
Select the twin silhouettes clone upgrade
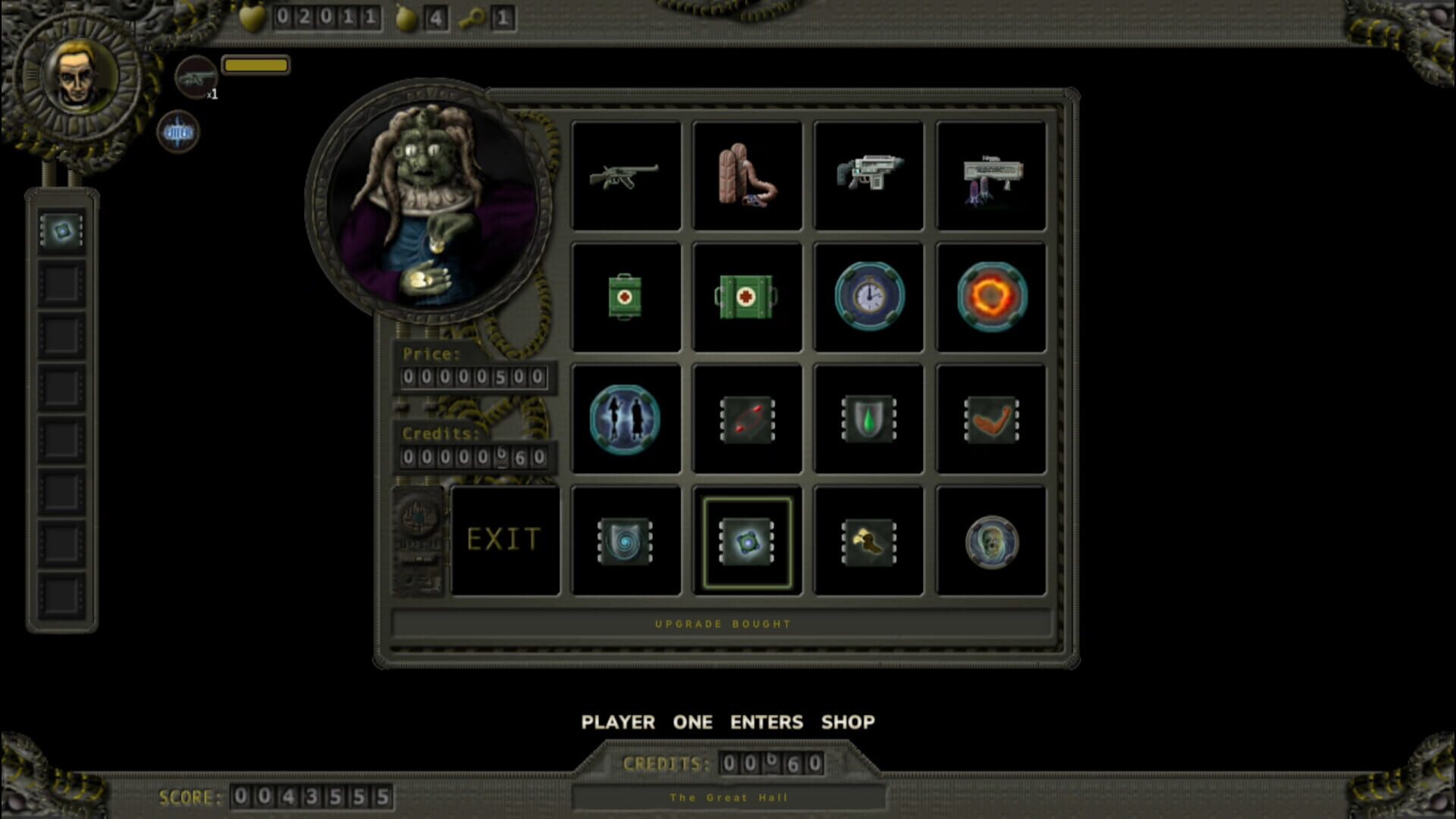coord(625,419)
